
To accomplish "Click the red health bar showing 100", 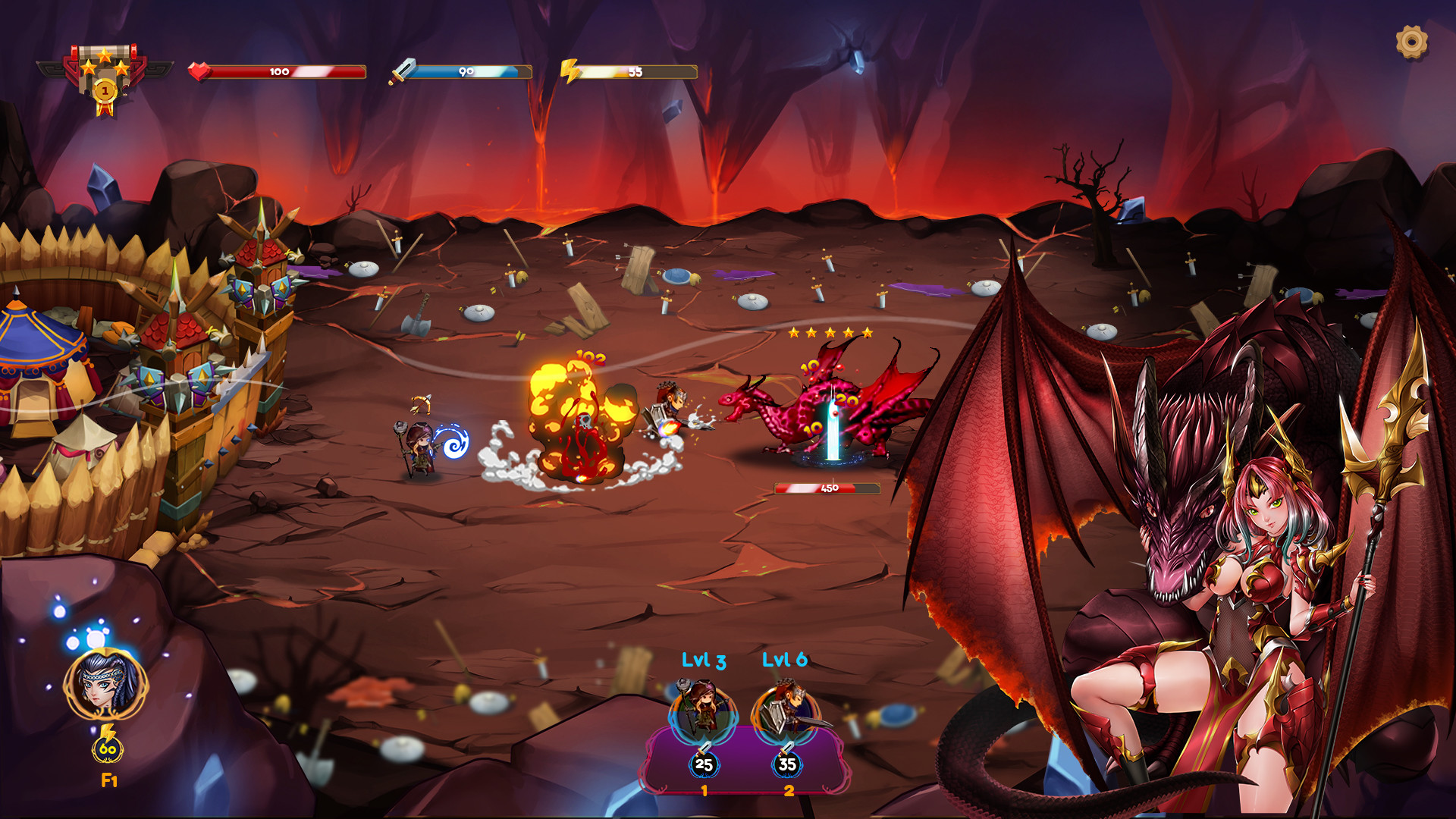I will pos(281,72).
